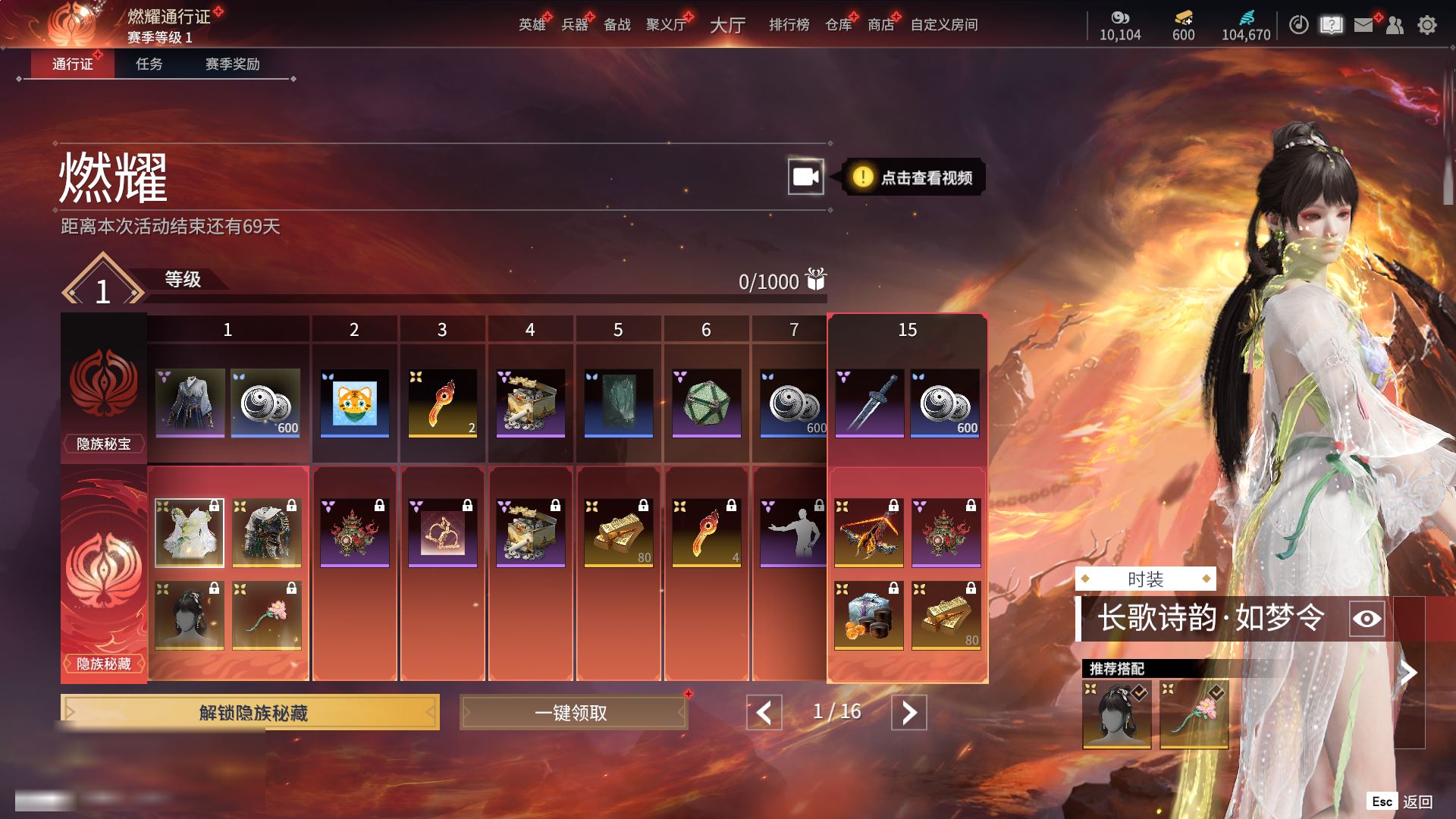1456x819 pixels.
Task: Open the mail envelope icon
Action: pyautogui.click(x=1363, y=25)
